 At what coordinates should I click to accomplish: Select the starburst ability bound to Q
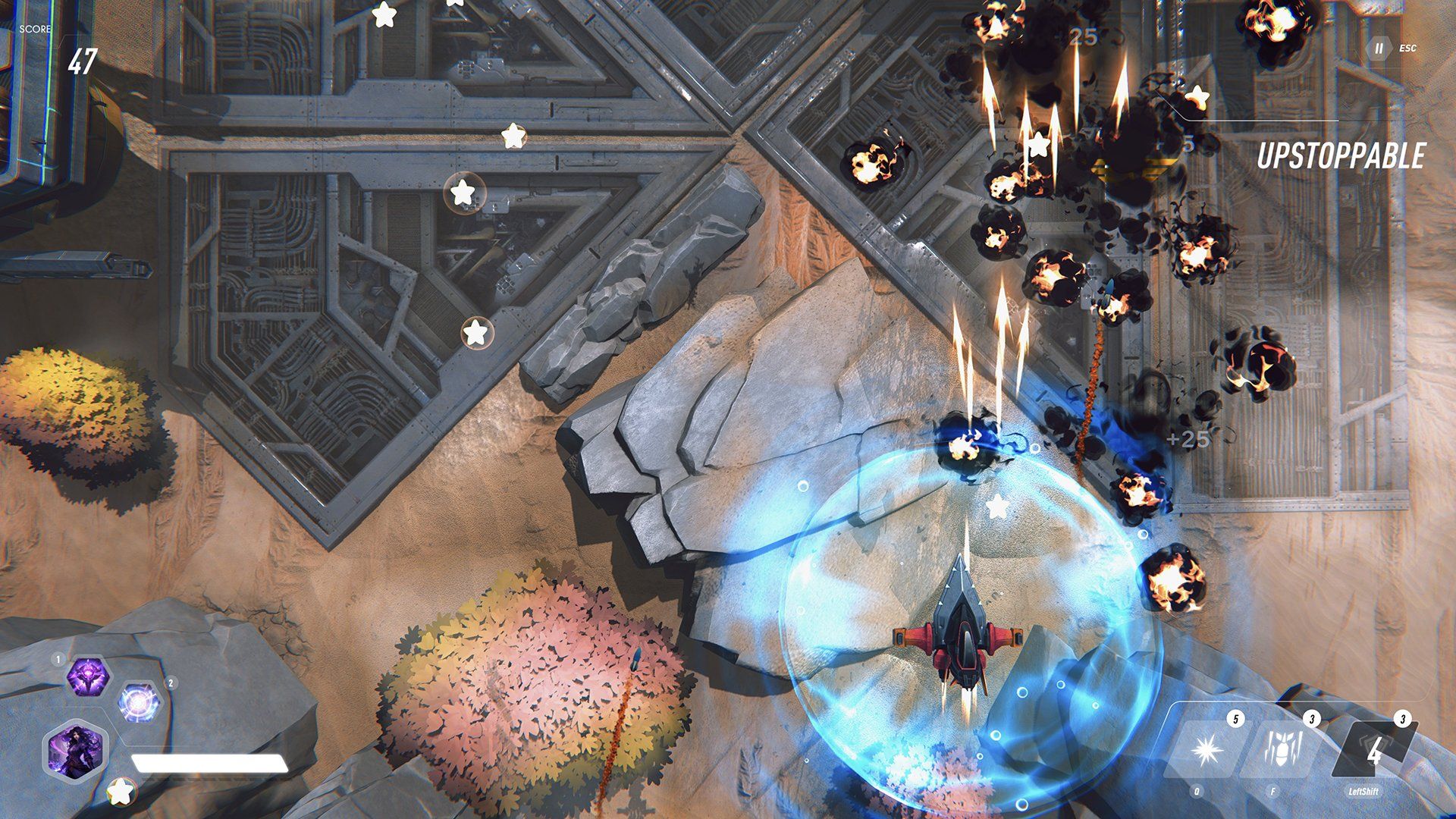click(x=1207, y=750)
